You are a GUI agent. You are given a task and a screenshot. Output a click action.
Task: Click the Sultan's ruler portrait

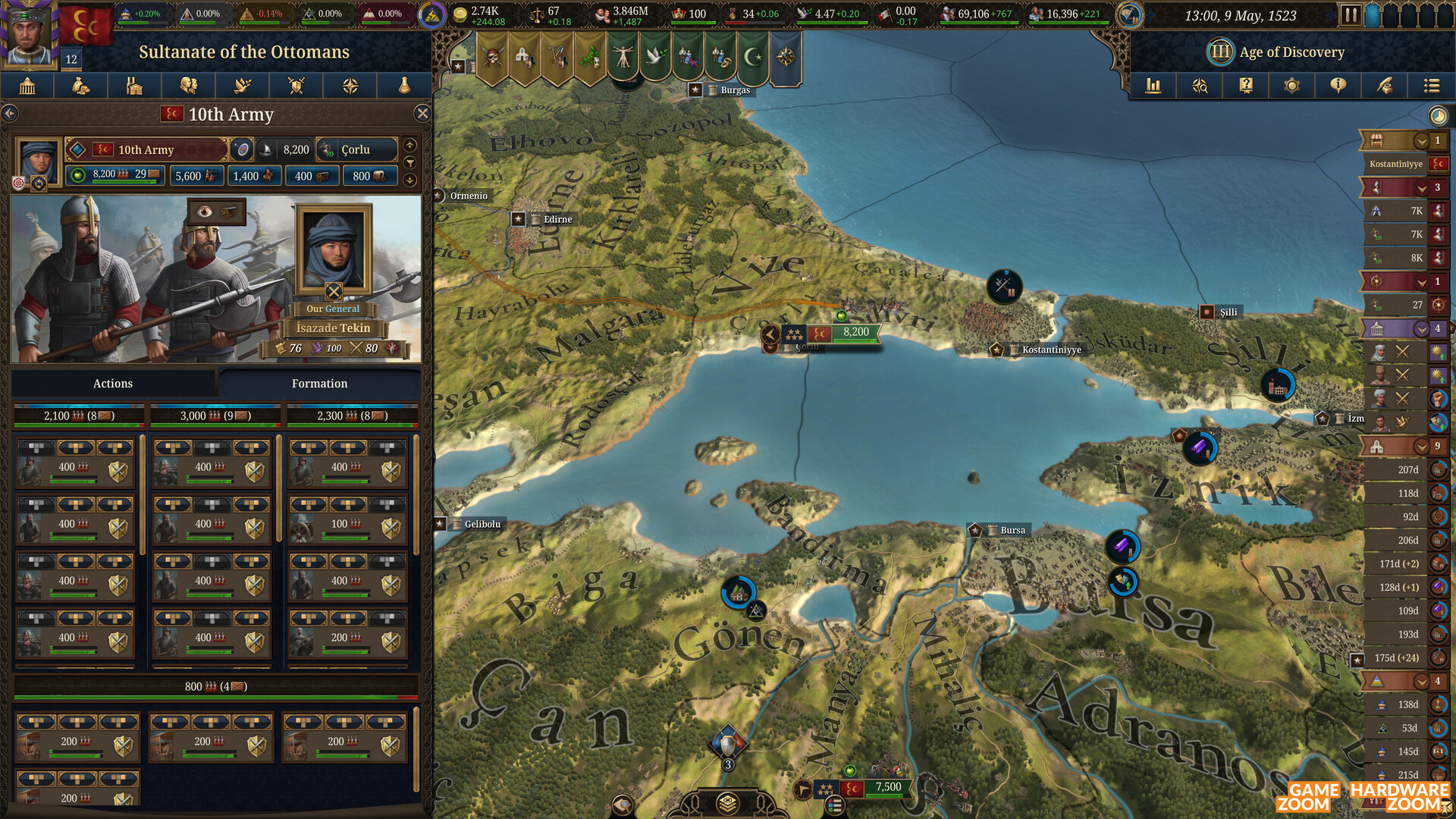(29, 34)
